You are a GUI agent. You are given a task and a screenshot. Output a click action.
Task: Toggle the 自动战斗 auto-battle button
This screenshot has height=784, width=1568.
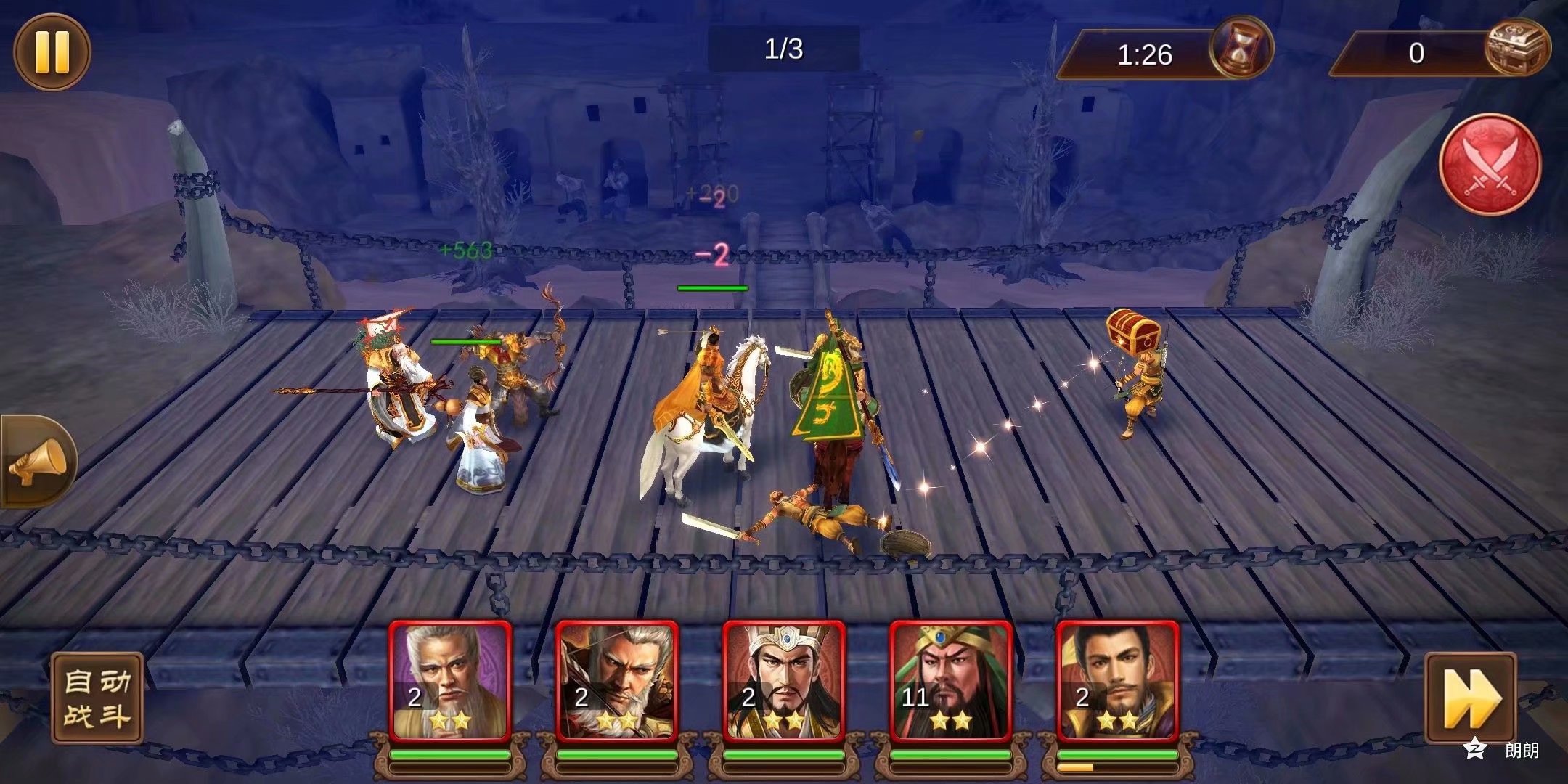97,698
